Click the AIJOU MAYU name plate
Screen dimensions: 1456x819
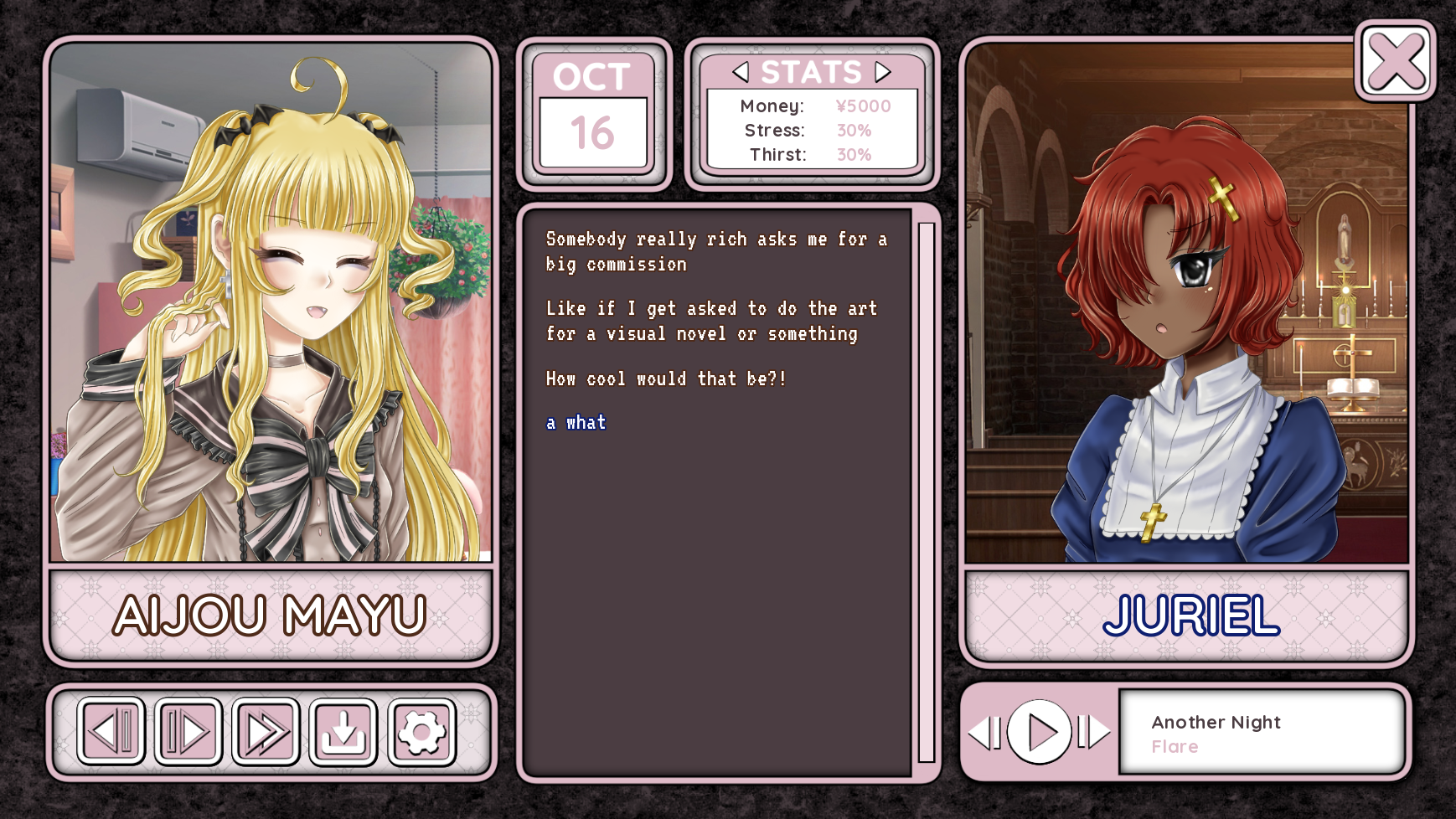pyautogui.click(x=270, y=614)
